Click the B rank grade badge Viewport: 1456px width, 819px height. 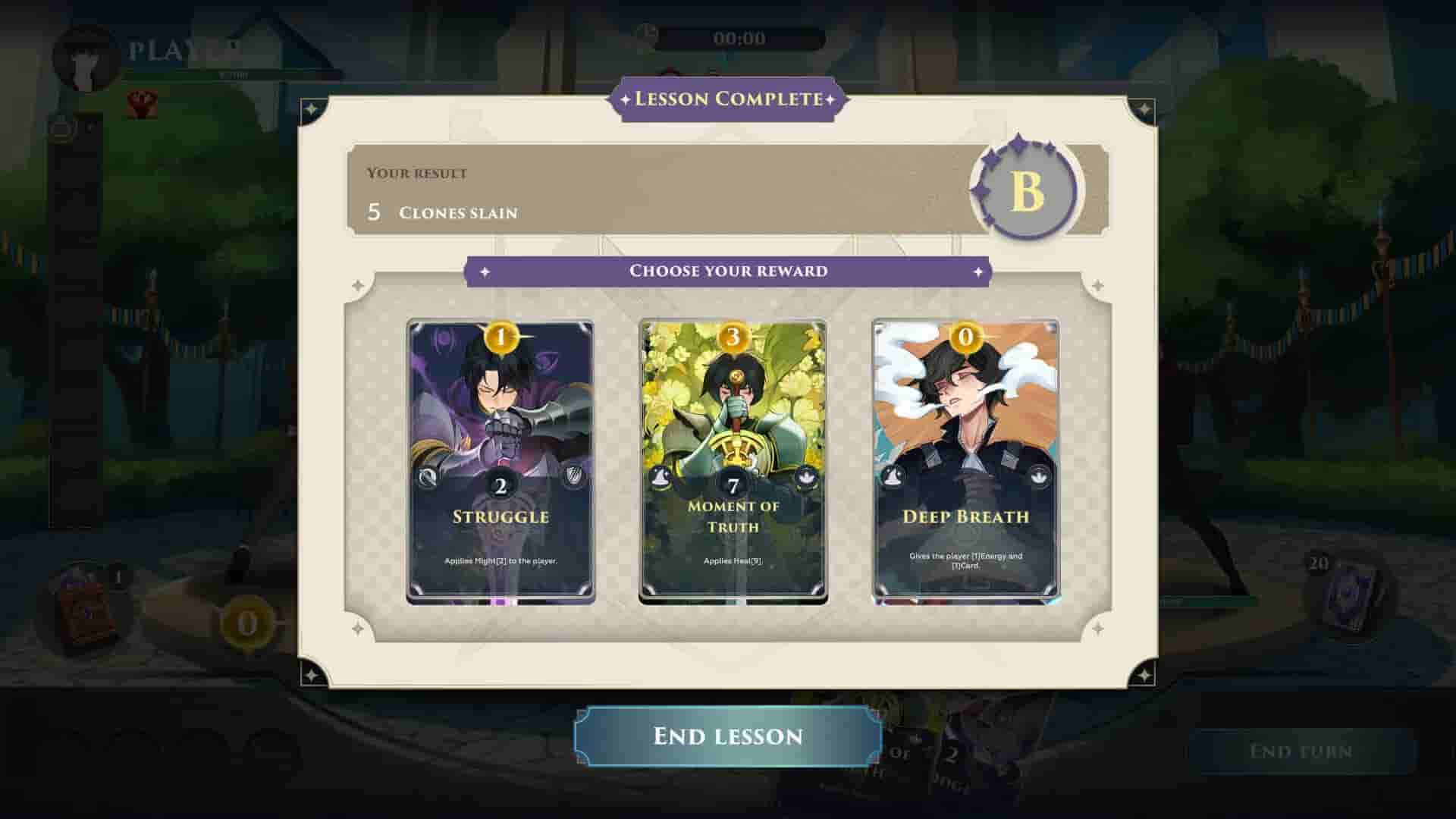(1025, 190)
